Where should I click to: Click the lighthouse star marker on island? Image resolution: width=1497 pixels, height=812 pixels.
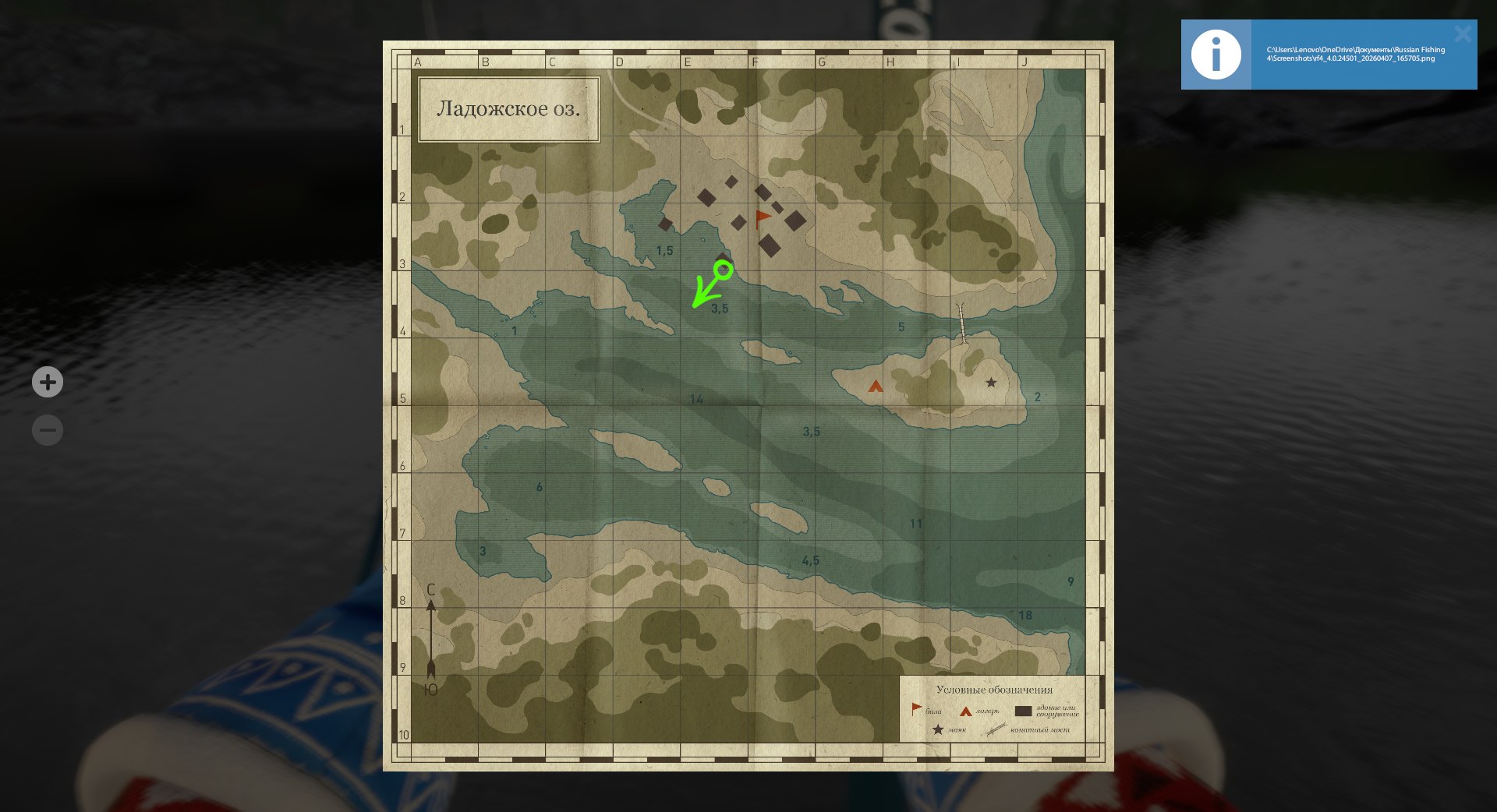991,383
